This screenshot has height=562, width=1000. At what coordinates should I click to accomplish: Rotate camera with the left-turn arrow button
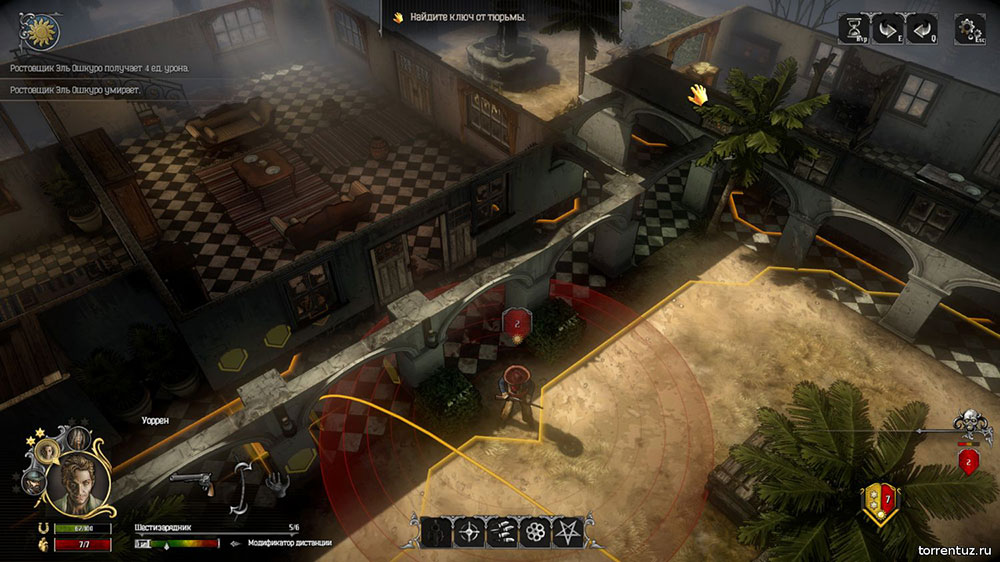pyautogui.click(x=922, y=28)
